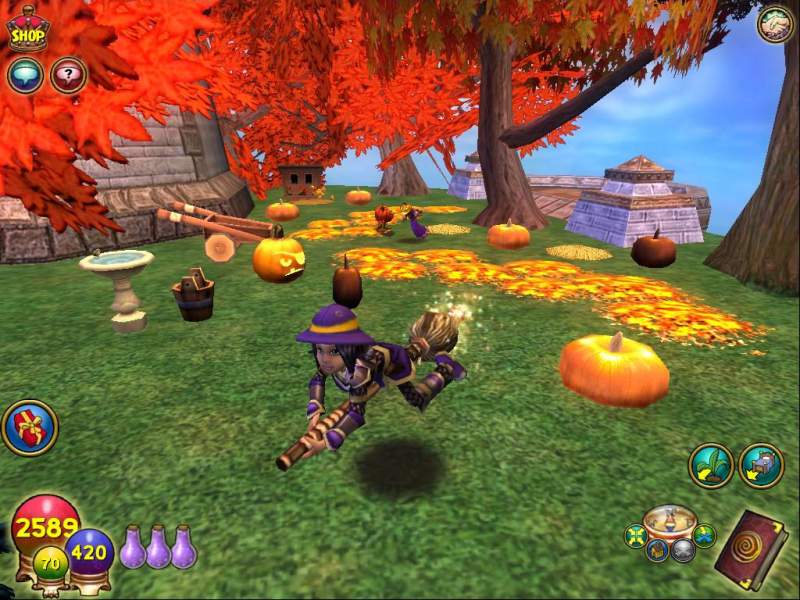
Task: Open the spellbook
Action: pyautogui.click(x=751, y=549)
